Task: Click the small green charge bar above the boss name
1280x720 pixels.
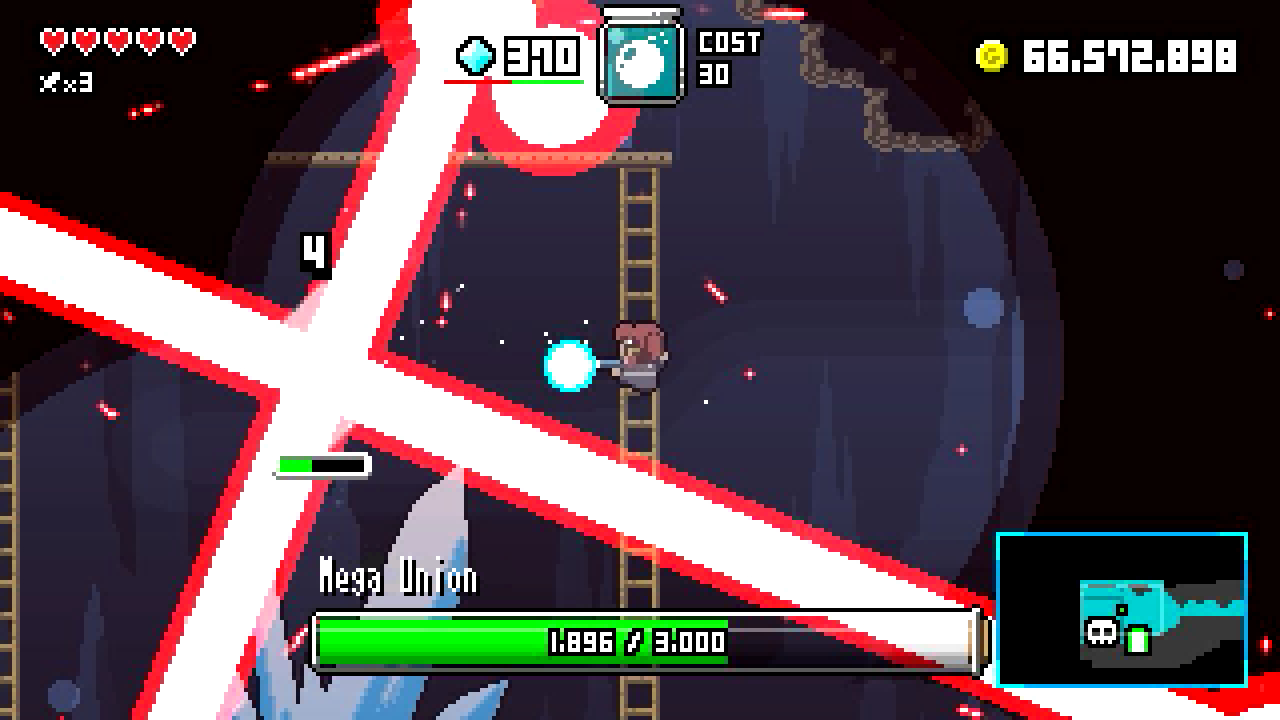Action: click(x=322, y=463)
